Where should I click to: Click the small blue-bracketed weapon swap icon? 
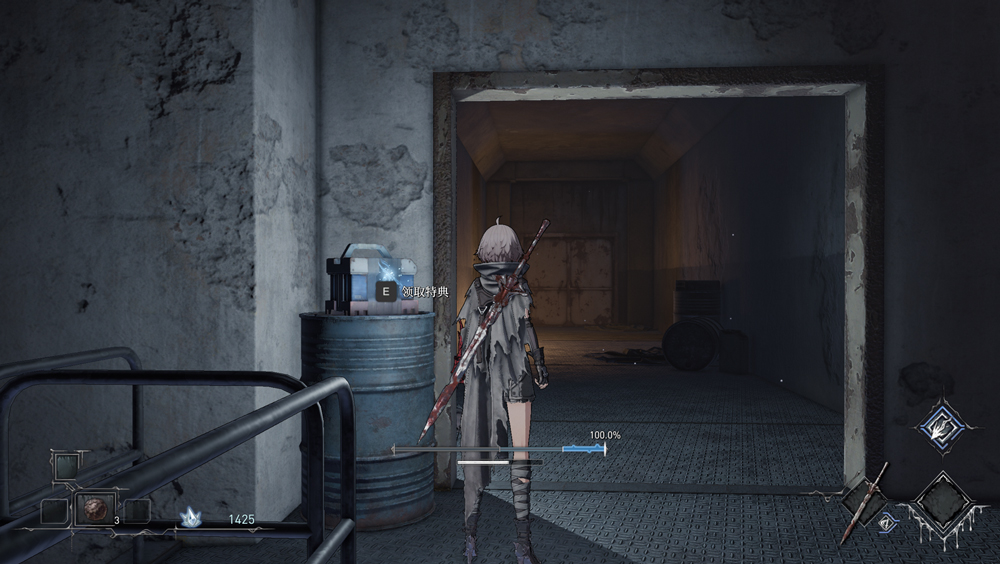click(x=885, y=519)
